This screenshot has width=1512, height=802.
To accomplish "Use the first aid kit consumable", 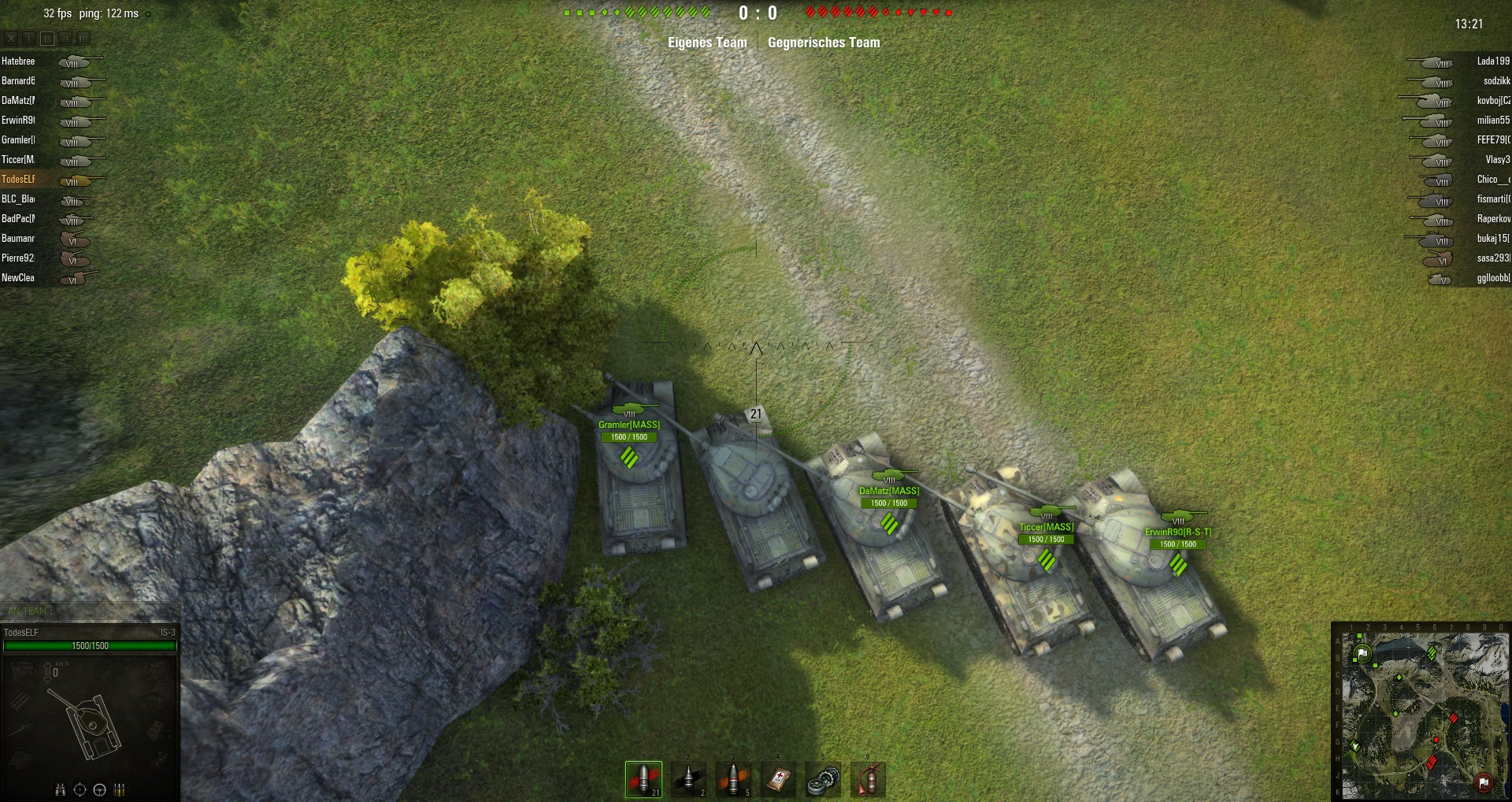I will (778, 779).
